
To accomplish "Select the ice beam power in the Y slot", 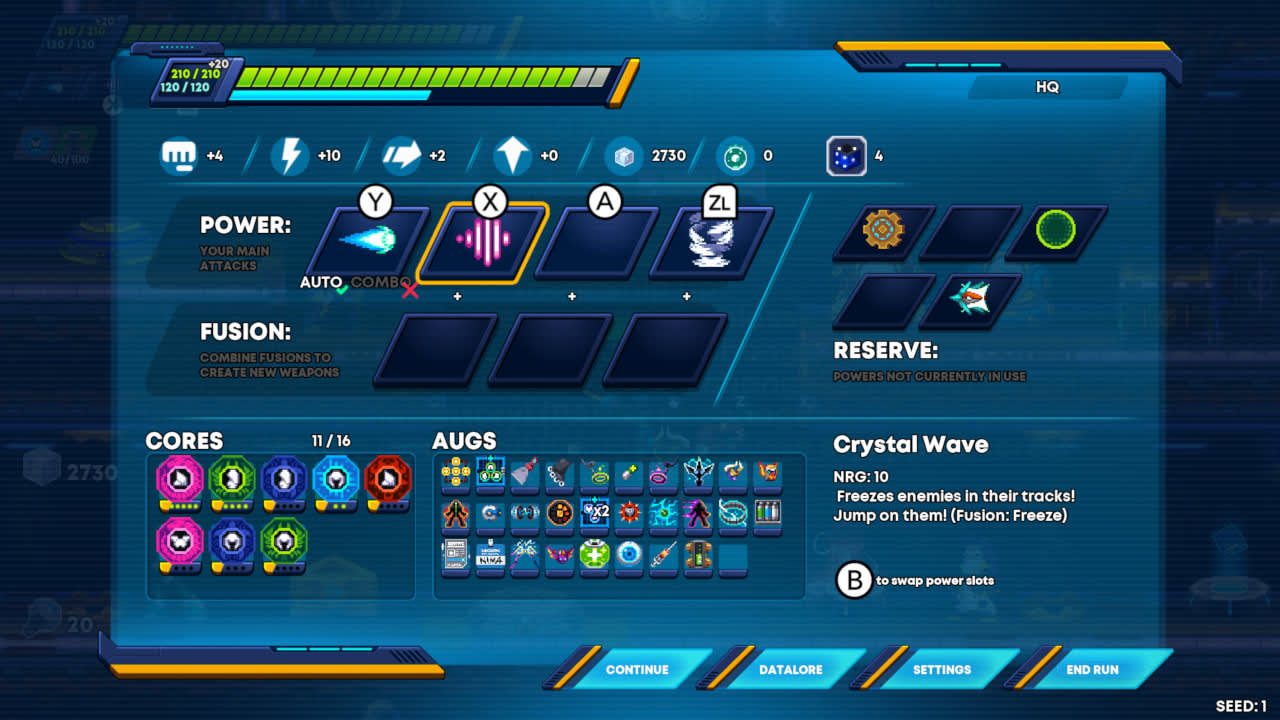I will (x=364, y=240).
